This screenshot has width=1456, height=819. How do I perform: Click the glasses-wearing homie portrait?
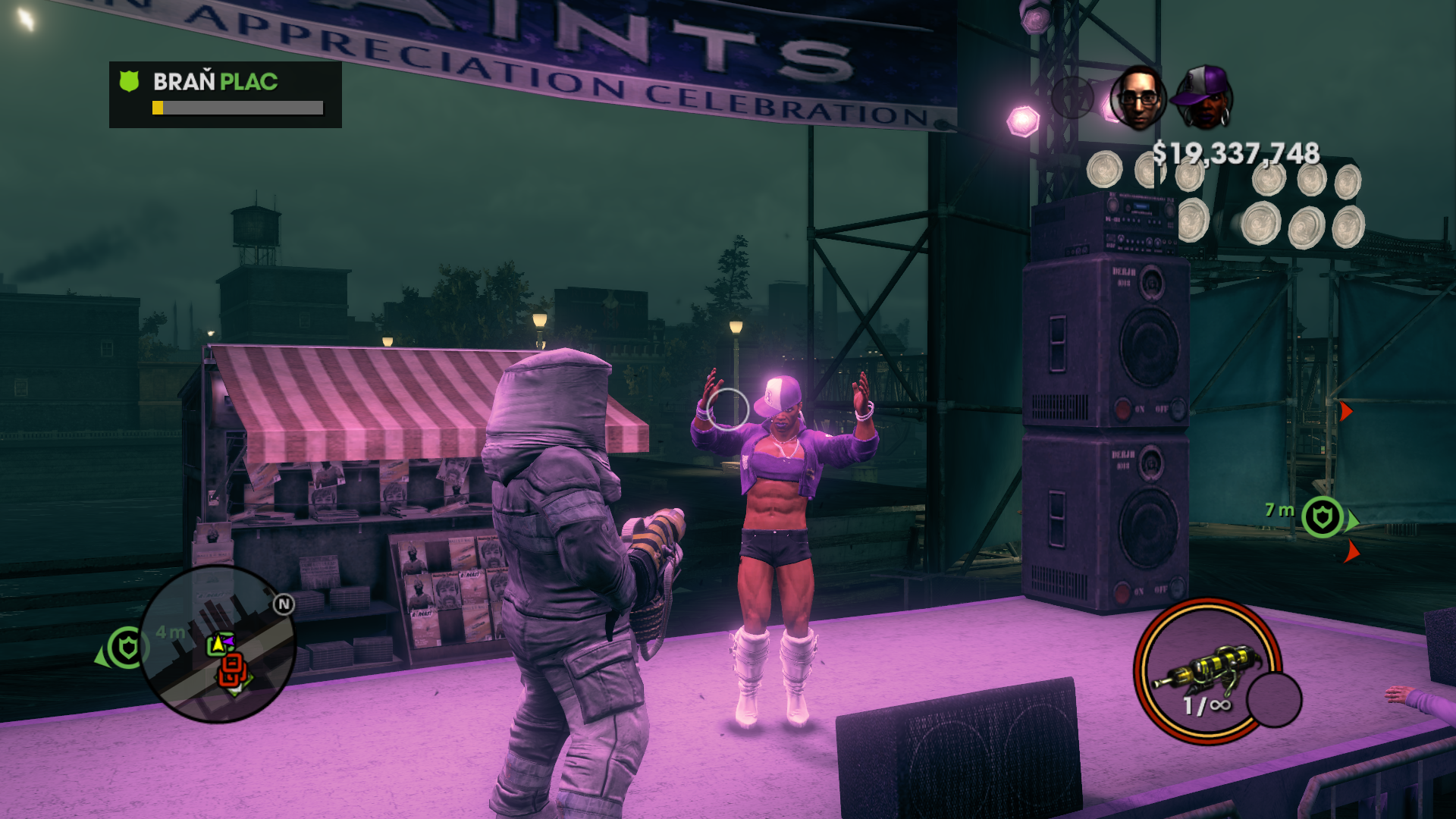[x=1137, y=99]
